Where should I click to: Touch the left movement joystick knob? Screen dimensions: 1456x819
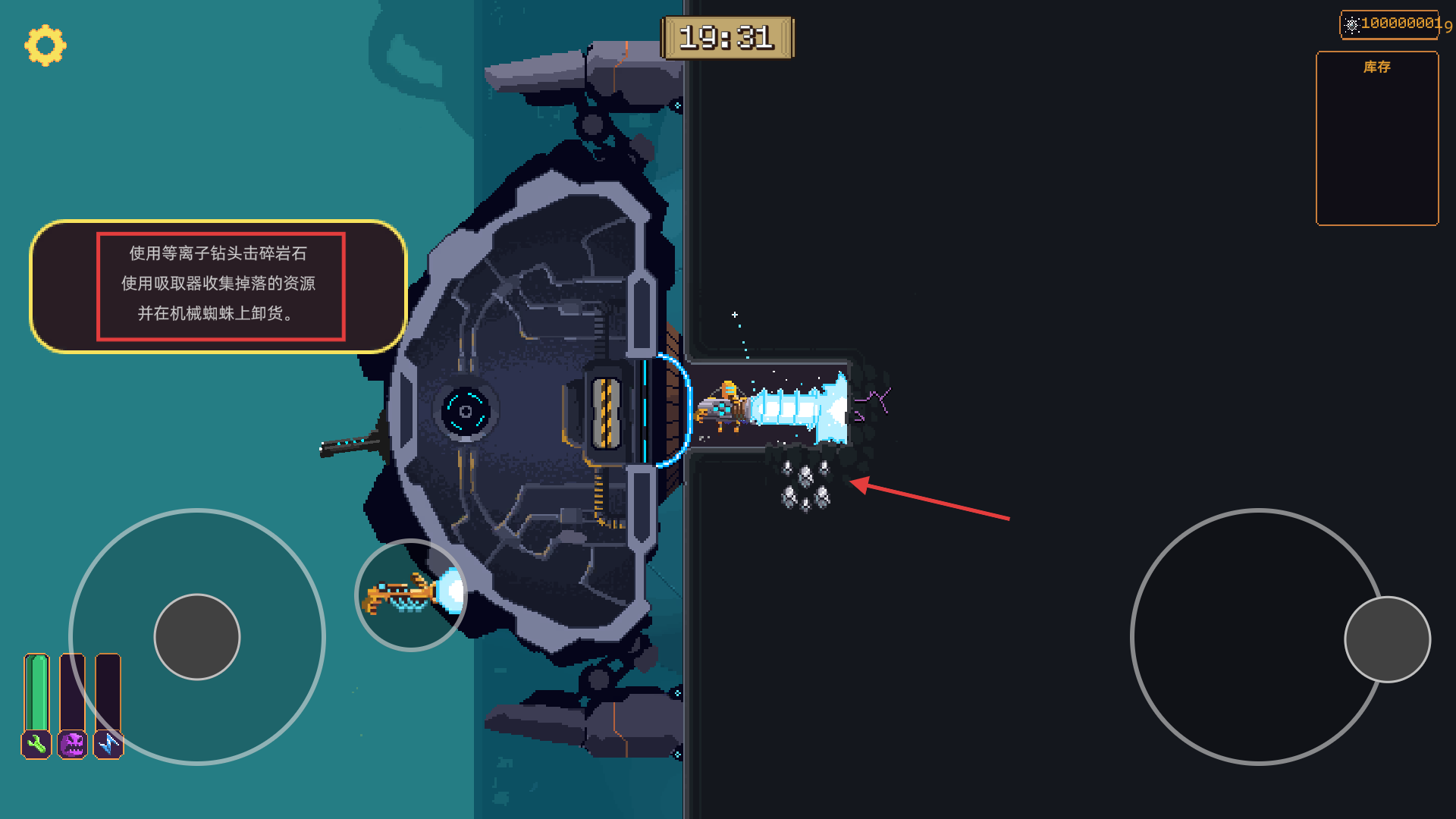[x=197, y=637]
